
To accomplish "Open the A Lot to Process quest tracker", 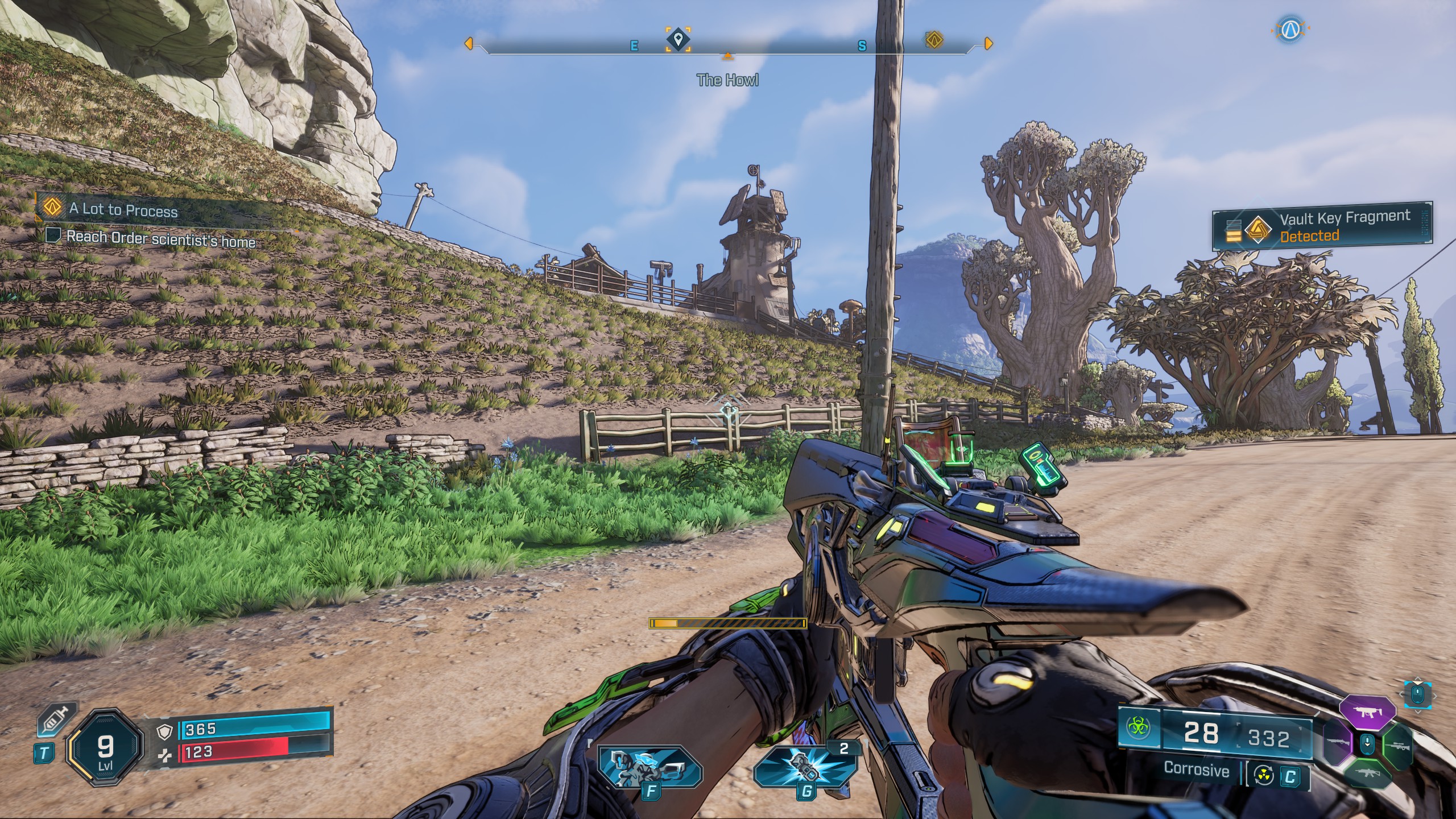I will [122, 209].
